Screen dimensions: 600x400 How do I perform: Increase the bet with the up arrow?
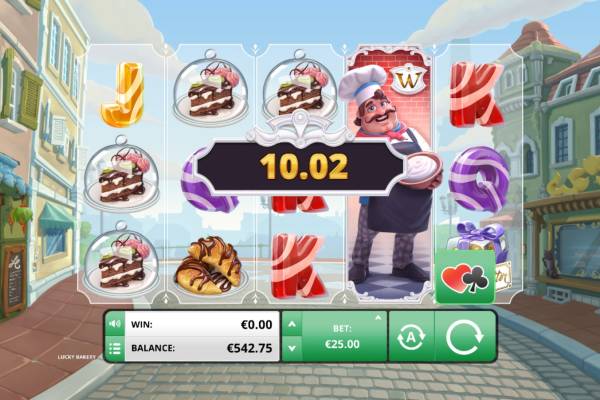coord(291,325)
